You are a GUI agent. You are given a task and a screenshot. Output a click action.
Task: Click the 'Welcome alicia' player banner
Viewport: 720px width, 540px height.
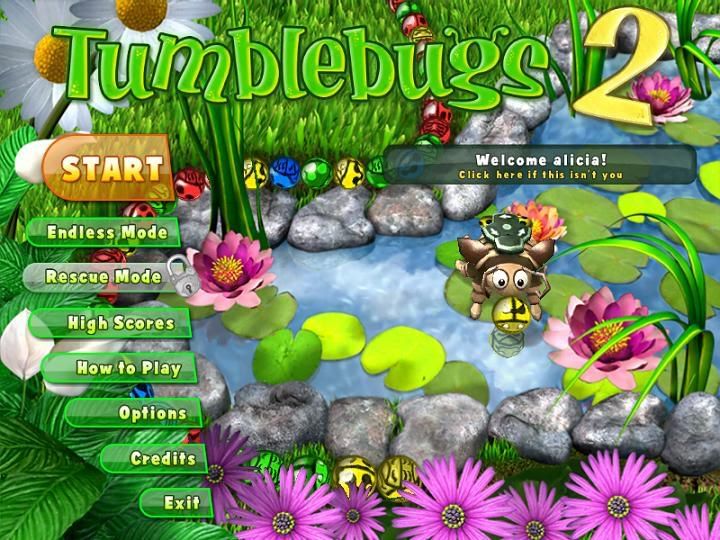pyautogui.click(x=540, y=166)
